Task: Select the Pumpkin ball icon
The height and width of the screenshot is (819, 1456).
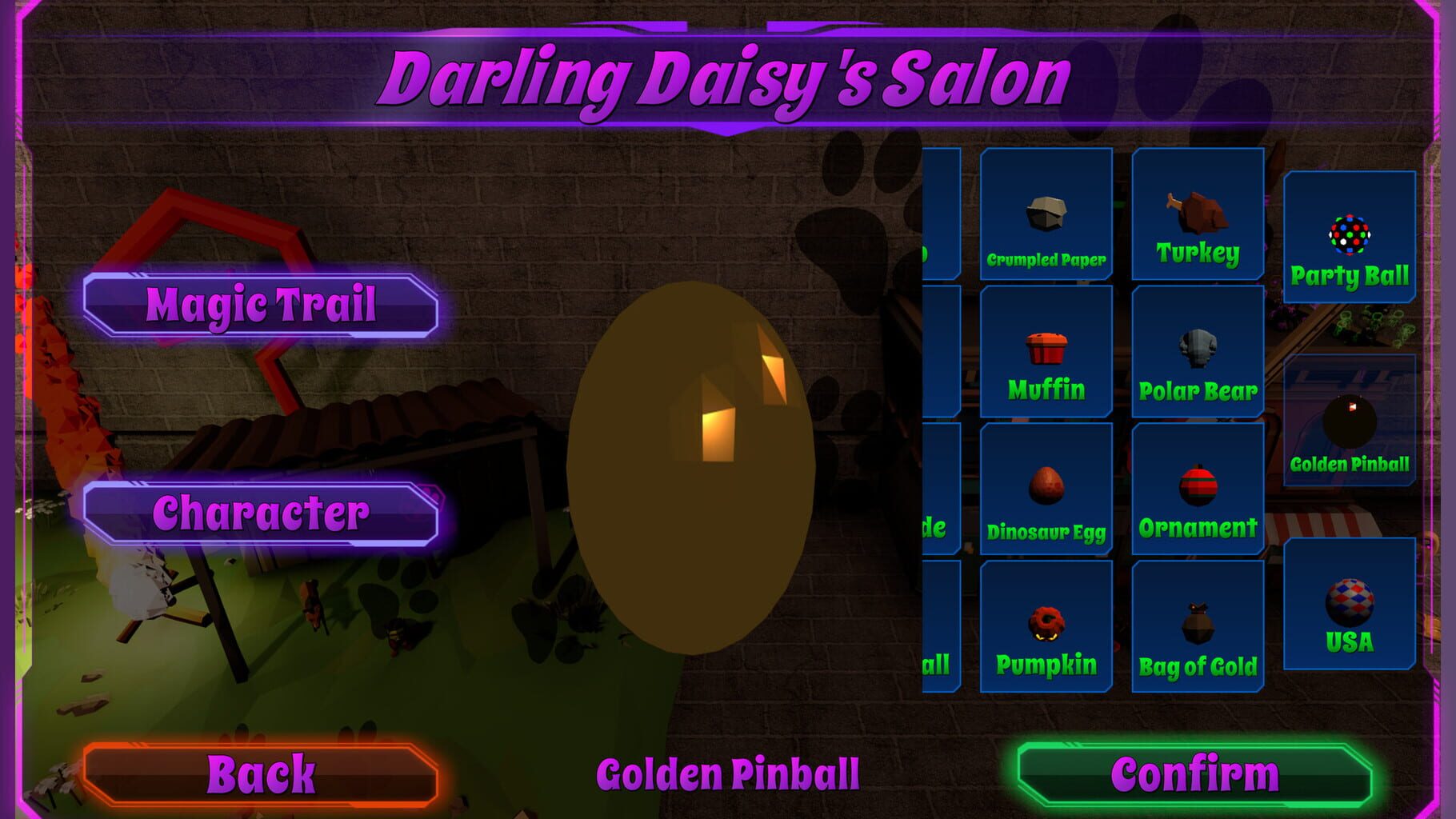Action: 1046,628
